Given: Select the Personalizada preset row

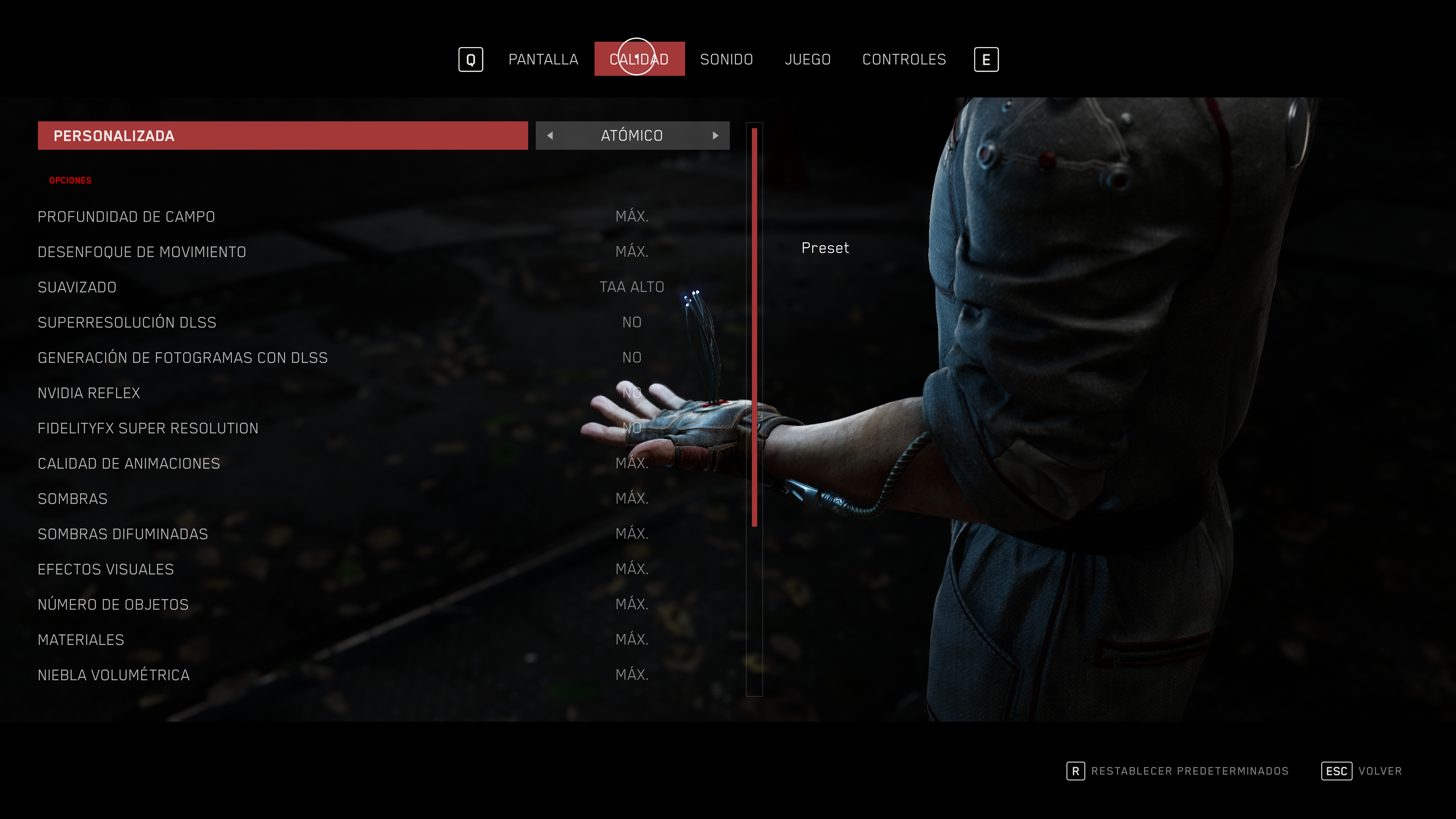Looking at the screenshot, I should pos(282,136).
